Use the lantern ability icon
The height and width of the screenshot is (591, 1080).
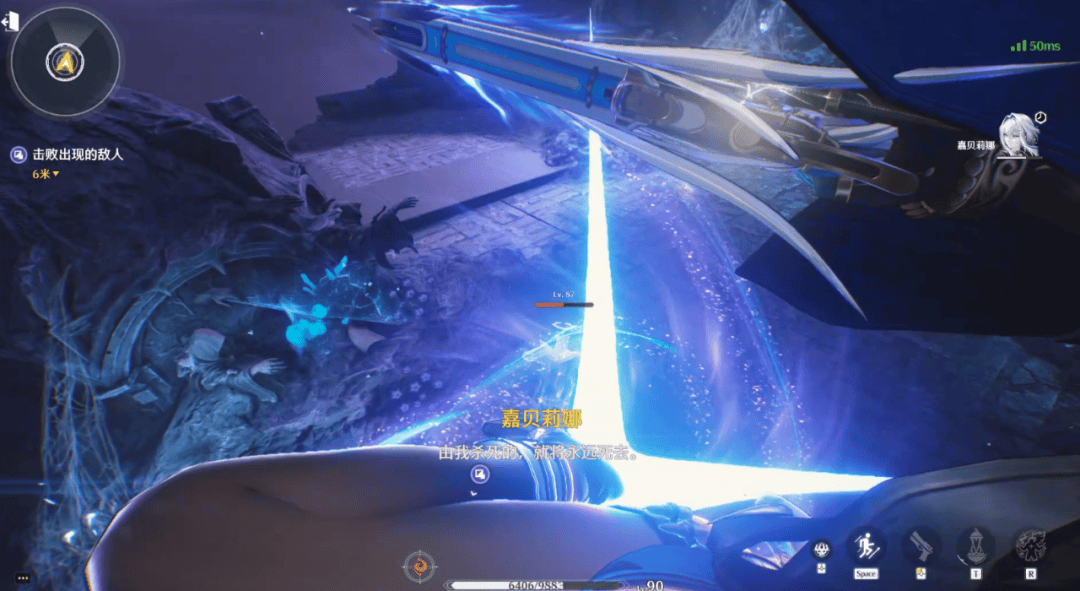pos(975,546)
